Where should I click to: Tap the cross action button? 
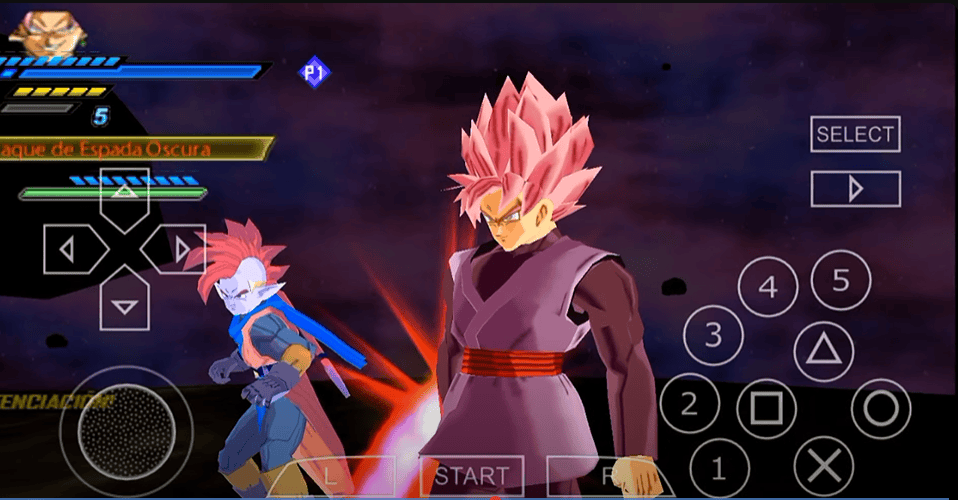coord(823,466)
